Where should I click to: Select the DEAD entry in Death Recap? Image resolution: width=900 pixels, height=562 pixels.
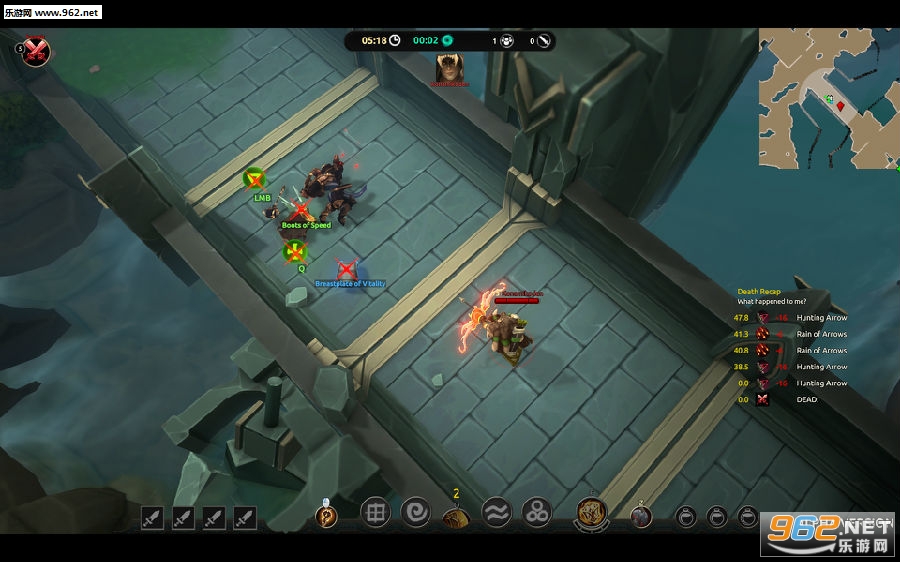806,399
